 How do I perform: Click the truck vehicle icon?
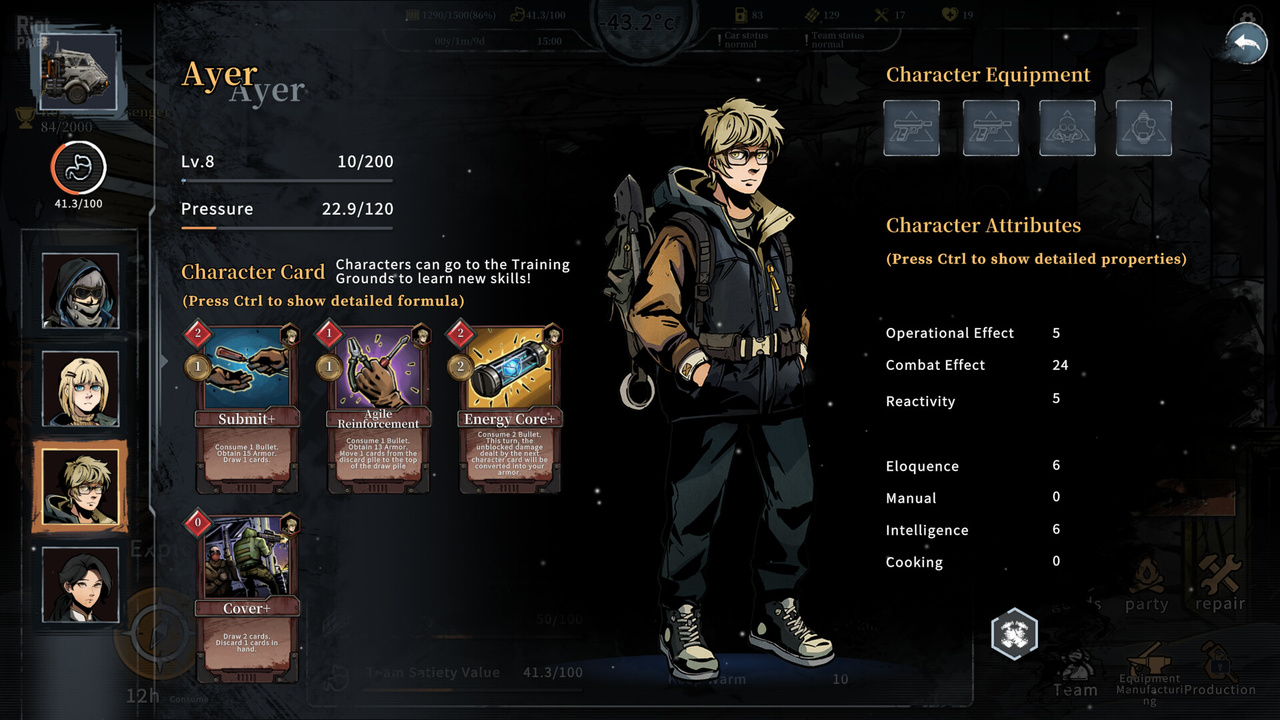pyautogui.click(x=78, y=71)
